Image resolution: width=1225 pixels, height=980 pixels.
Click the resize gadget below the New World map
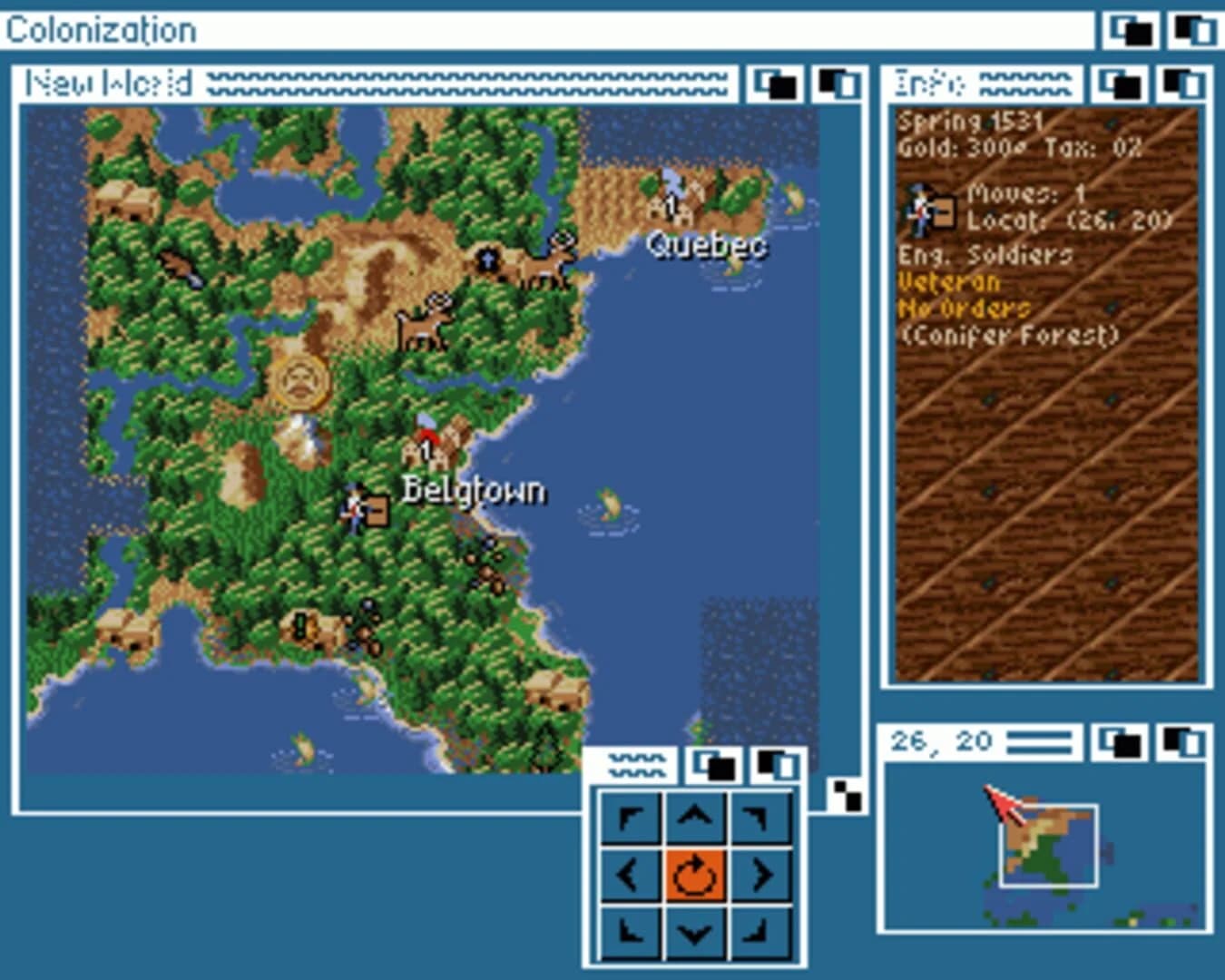click(846, 796)
